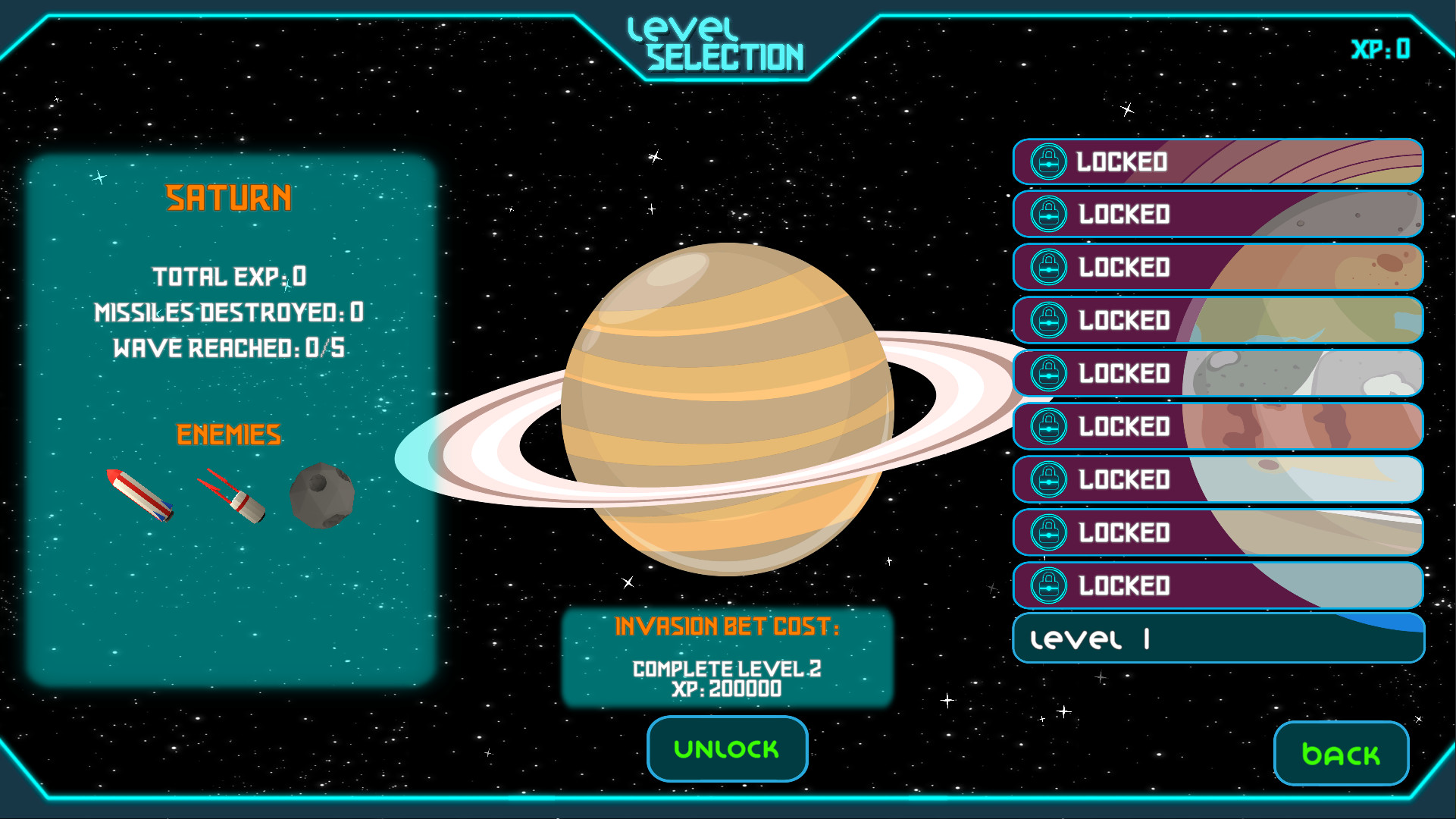
Task: Expand the third locked level row
Action: (1217, 268)
